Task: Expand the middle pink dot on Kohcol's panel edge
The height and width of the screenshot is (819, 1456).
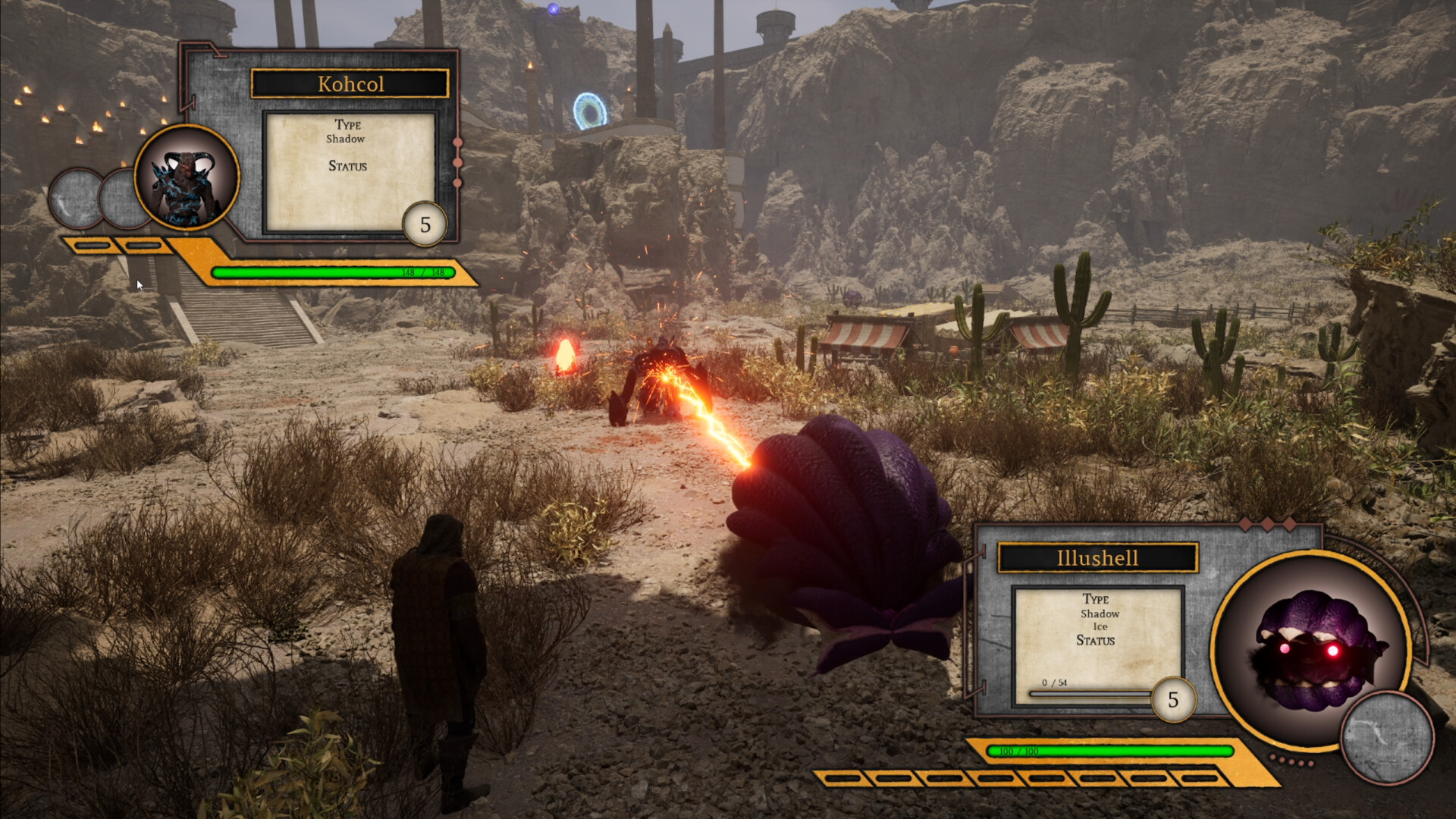Action: tap(458, 162)
